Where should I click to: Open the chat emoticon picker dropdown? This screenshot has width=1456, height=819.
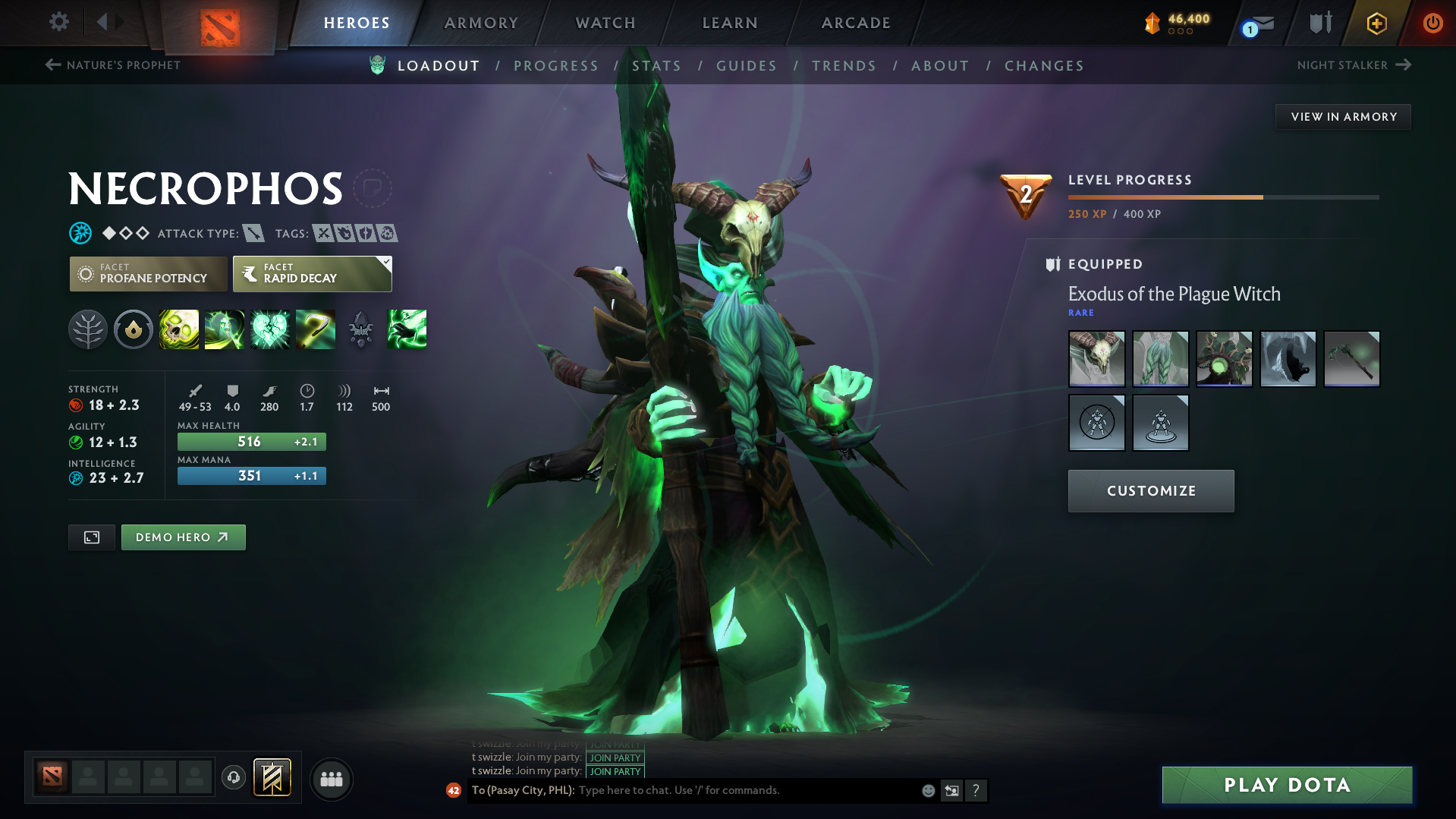[928, 790]
